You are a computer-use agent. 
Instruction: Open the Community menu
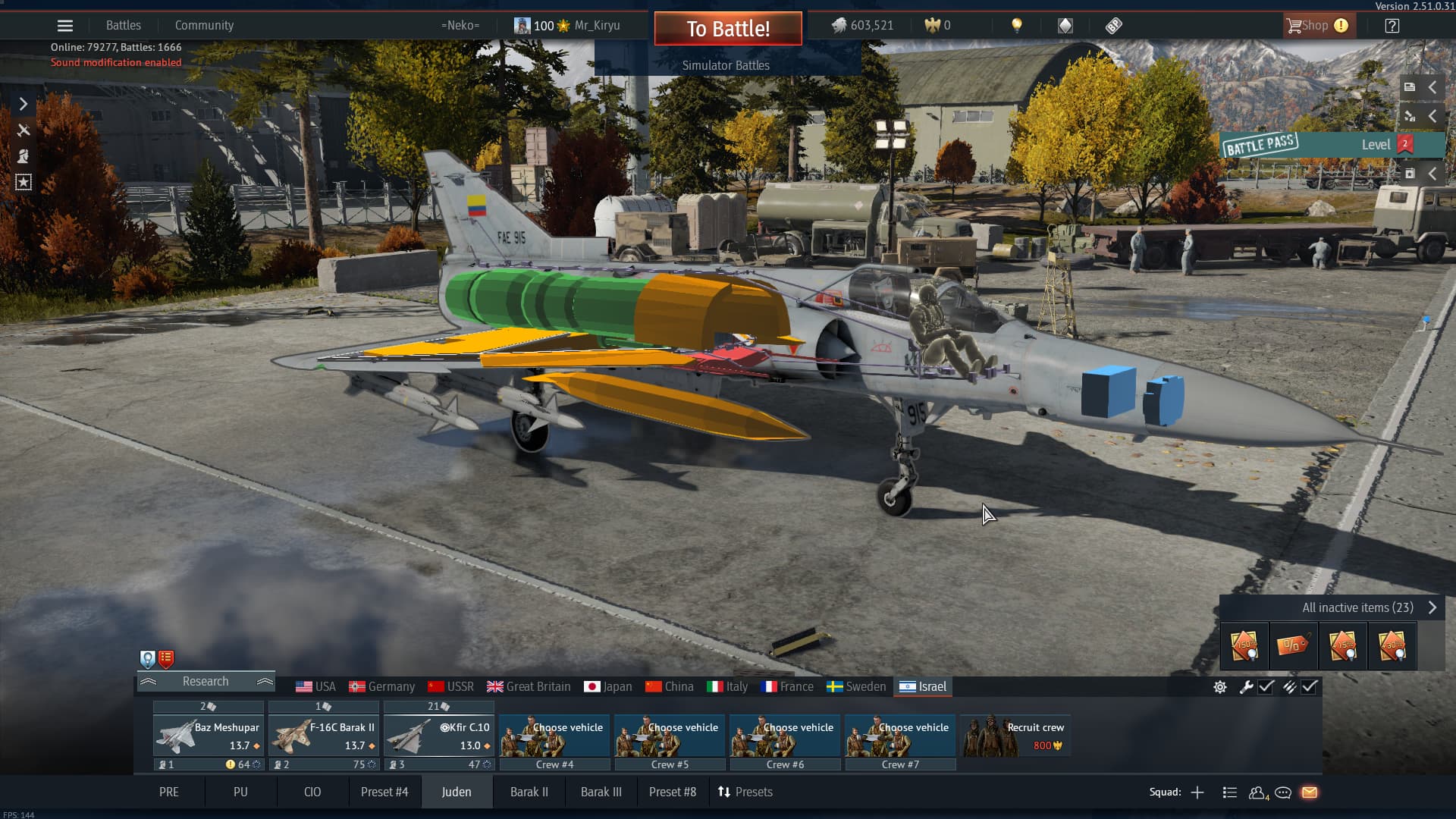point(204,26)
